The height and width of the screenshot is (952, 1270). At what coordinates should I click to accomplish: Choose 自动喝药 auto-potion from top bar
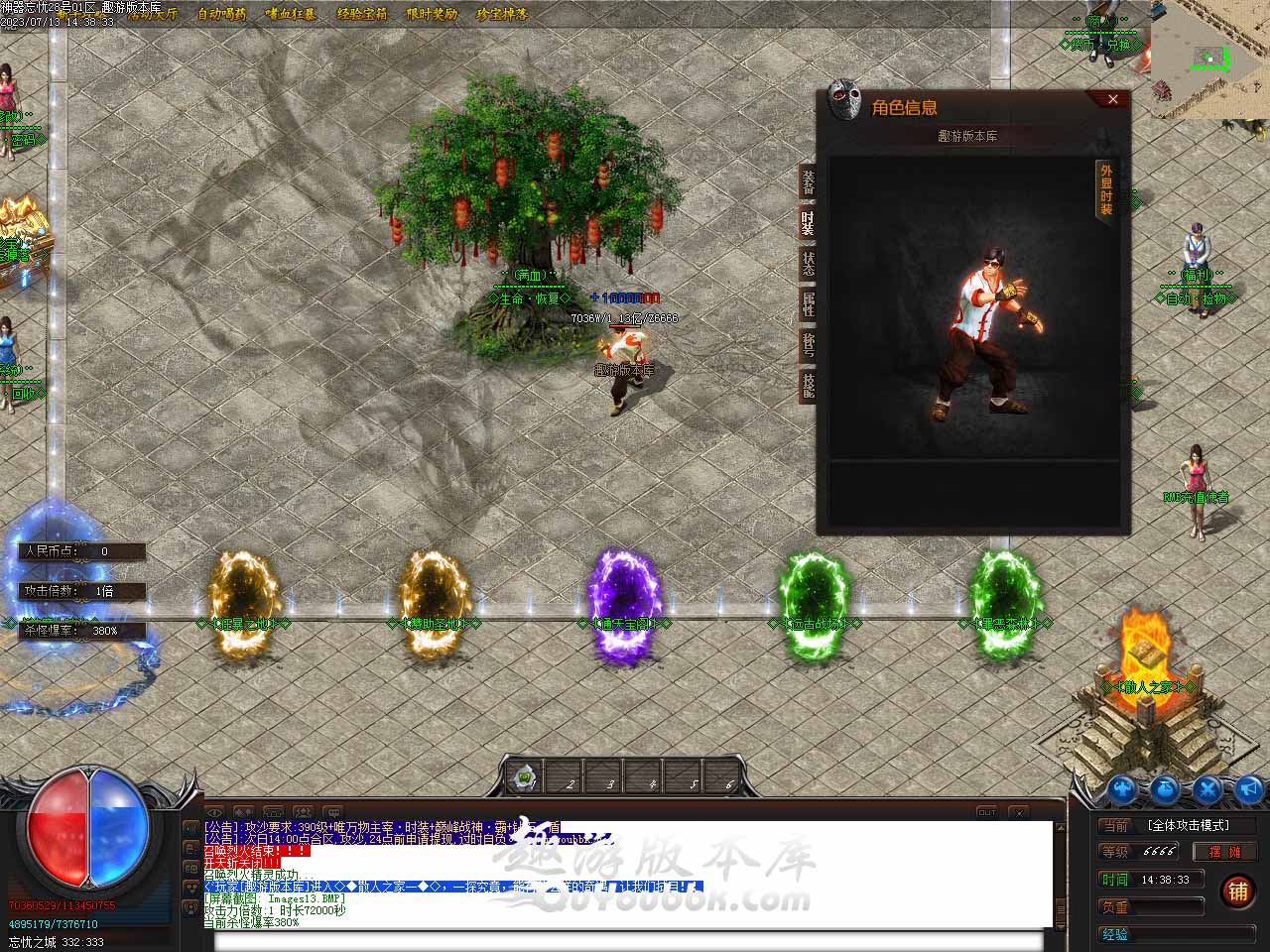(x=222, y=14)
